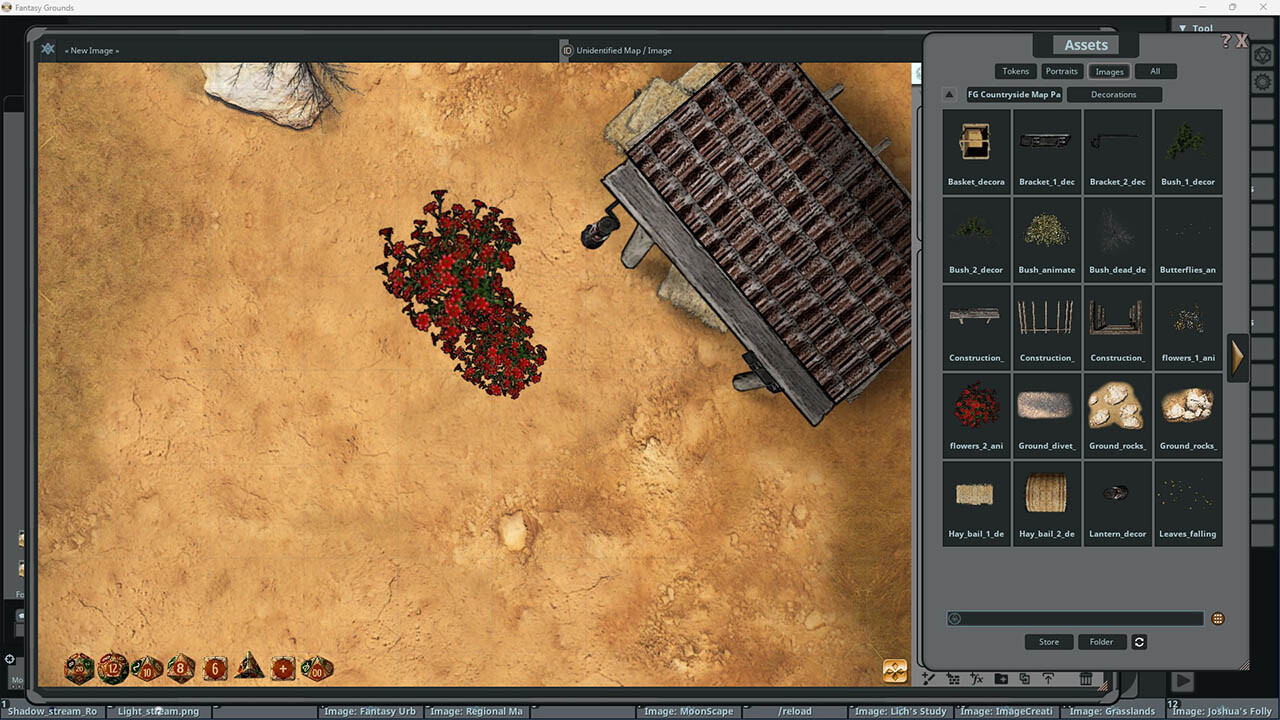
Task: Refresh the asset list
Action: 1139,642
